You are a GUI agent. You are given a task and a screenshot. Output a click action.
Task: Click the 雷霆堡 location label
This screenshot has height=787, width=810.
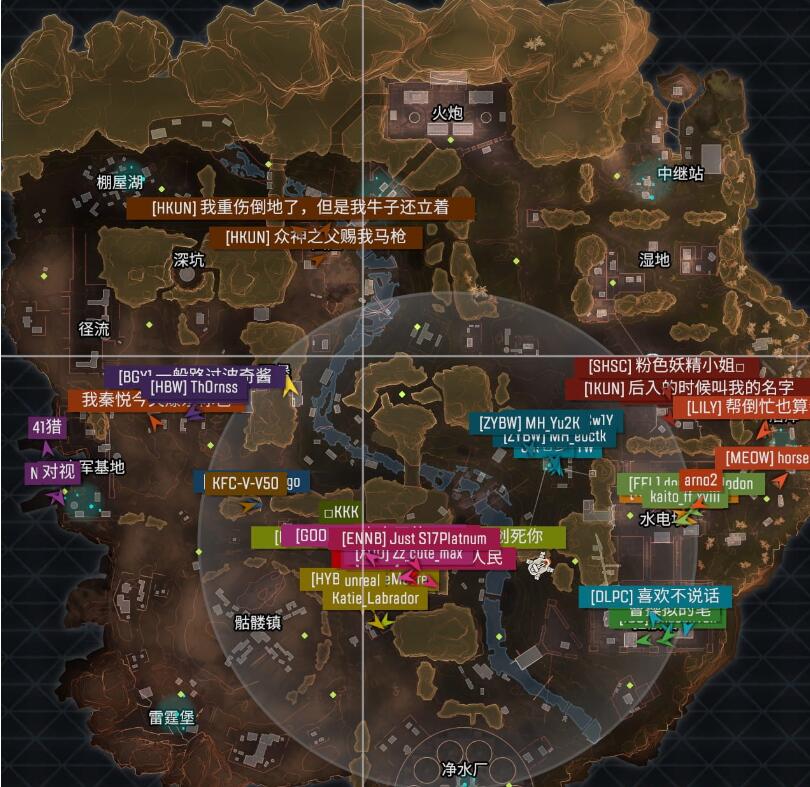(x=171, y=718)
